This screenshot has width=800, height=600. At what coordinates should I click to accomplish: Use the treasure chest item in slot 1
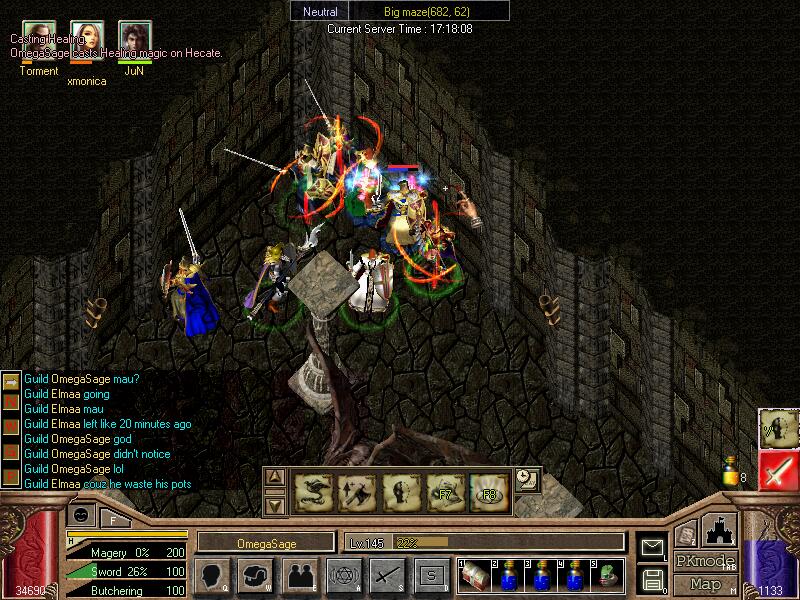[472, 574]
